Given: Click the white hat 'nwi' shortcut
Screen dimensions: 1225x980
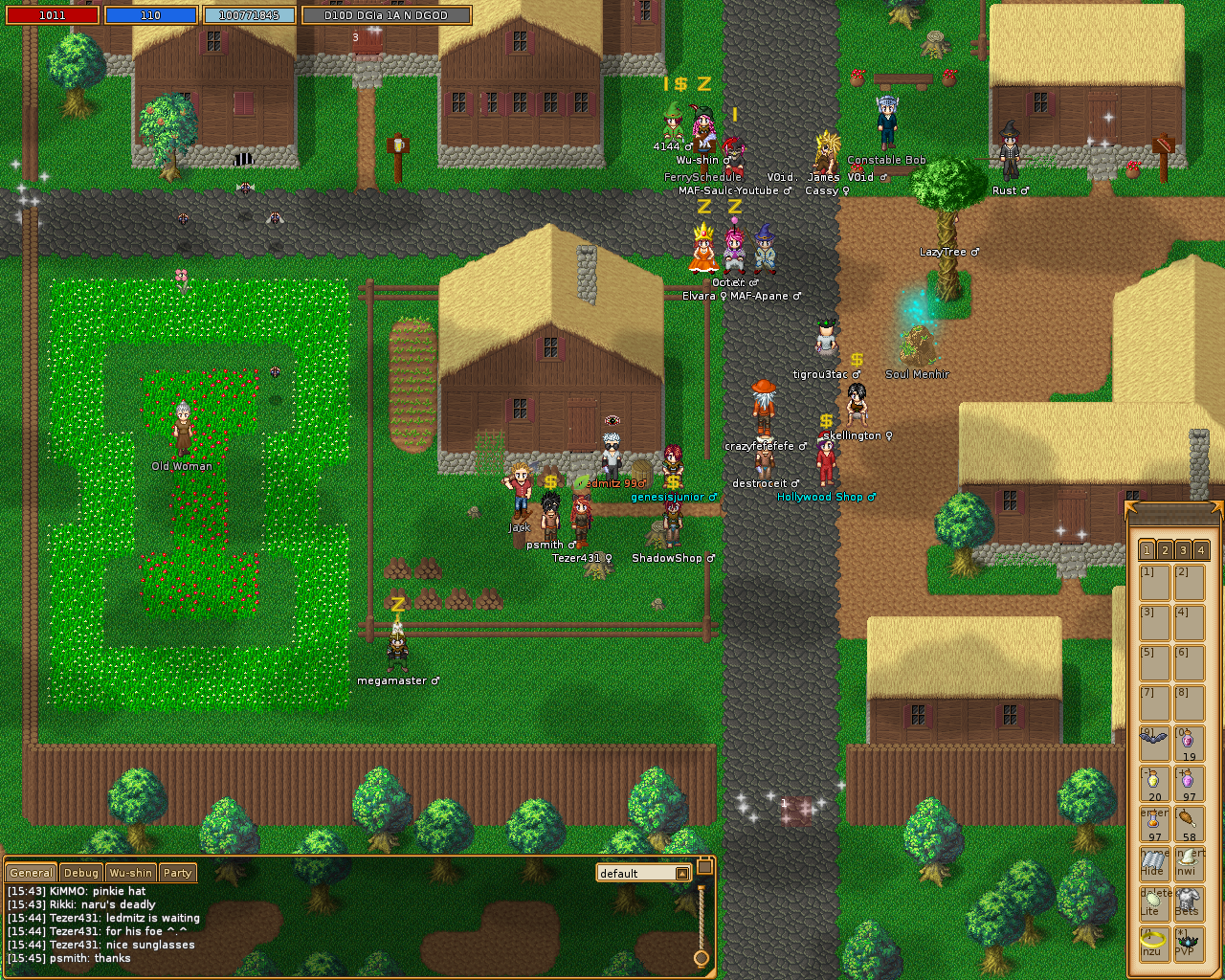Looking at the screenshot, I should pos(1188,861).
